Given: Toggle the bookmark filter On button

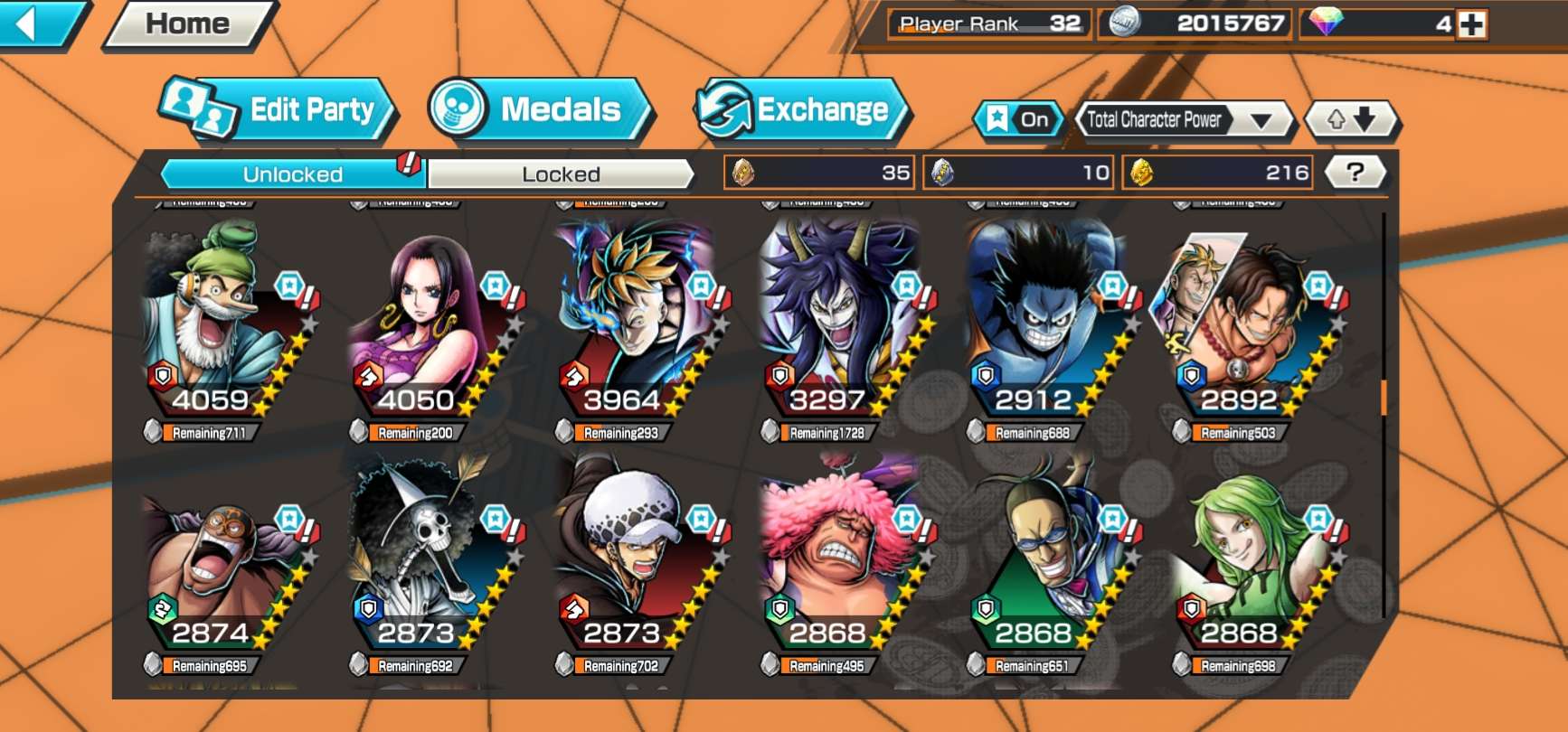Looking at the screenshot, I should point(1019,119).
